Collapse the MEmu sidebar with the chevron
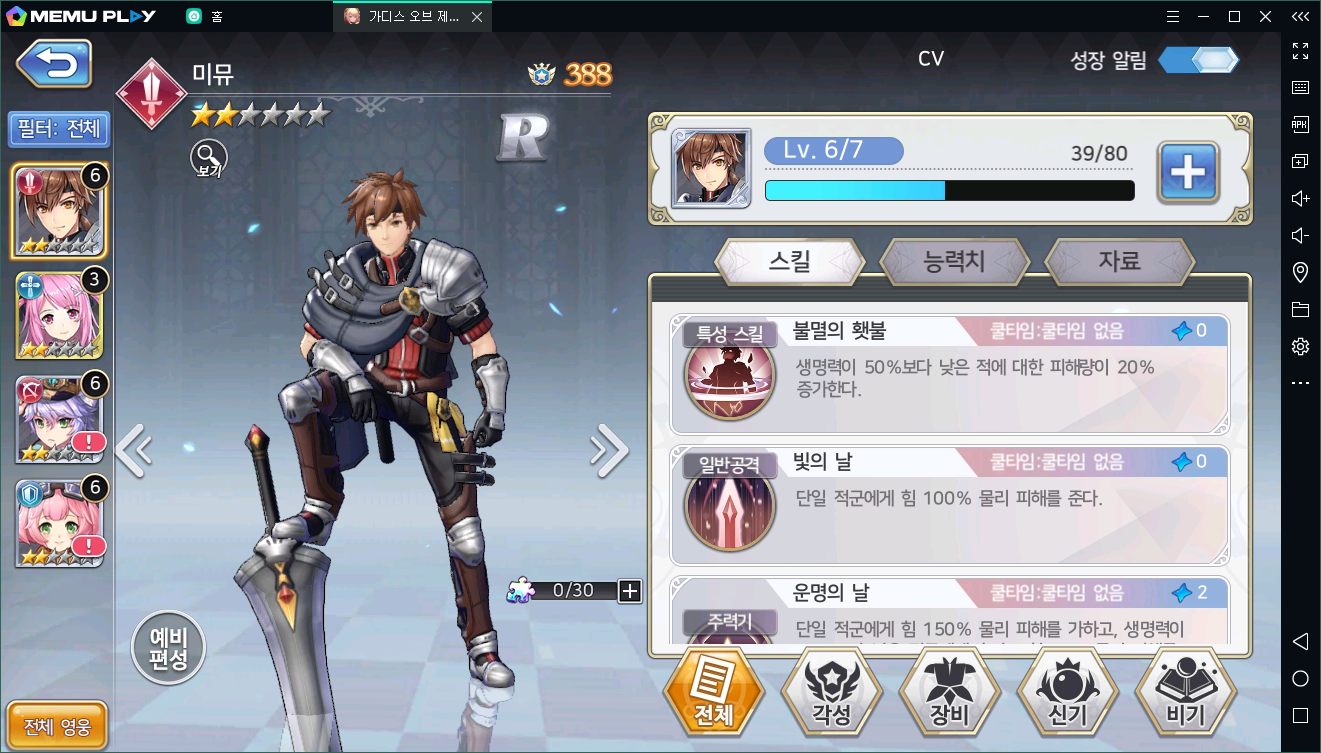Screen dimensions: 1321x753 [1299, 16]
